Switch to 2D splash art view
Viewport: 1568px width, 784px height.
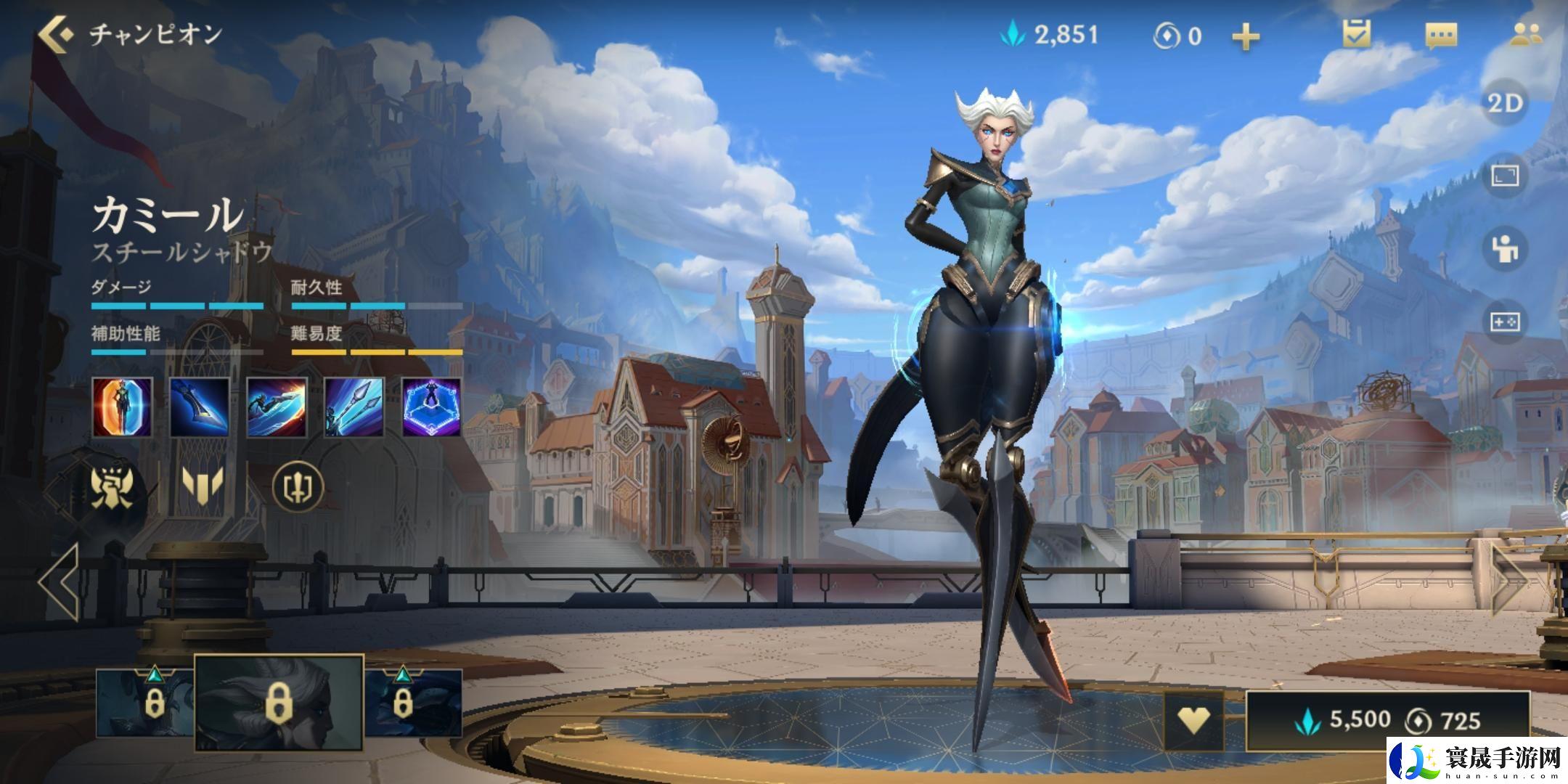pyautogui.click(x=1506, y=104)
